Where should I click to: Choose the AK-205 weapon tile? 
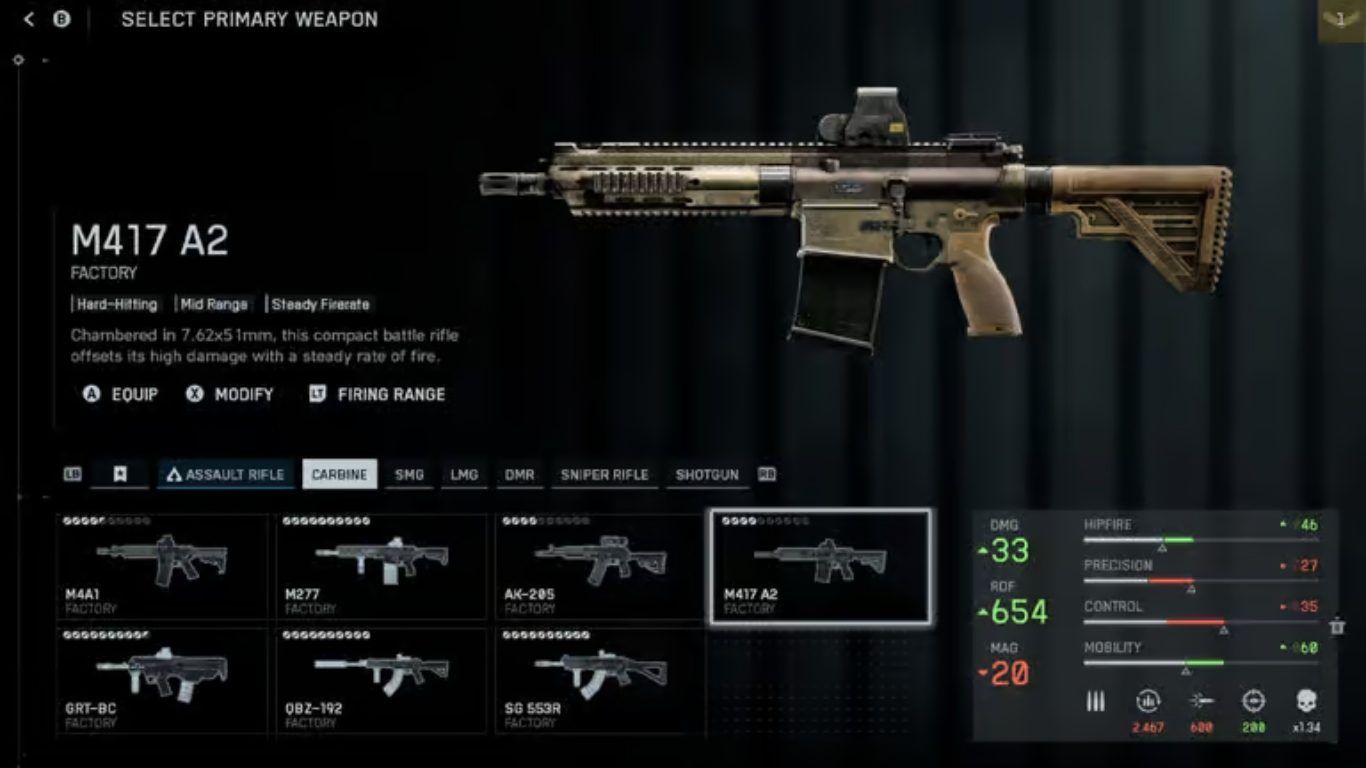(x=600, y=566)
